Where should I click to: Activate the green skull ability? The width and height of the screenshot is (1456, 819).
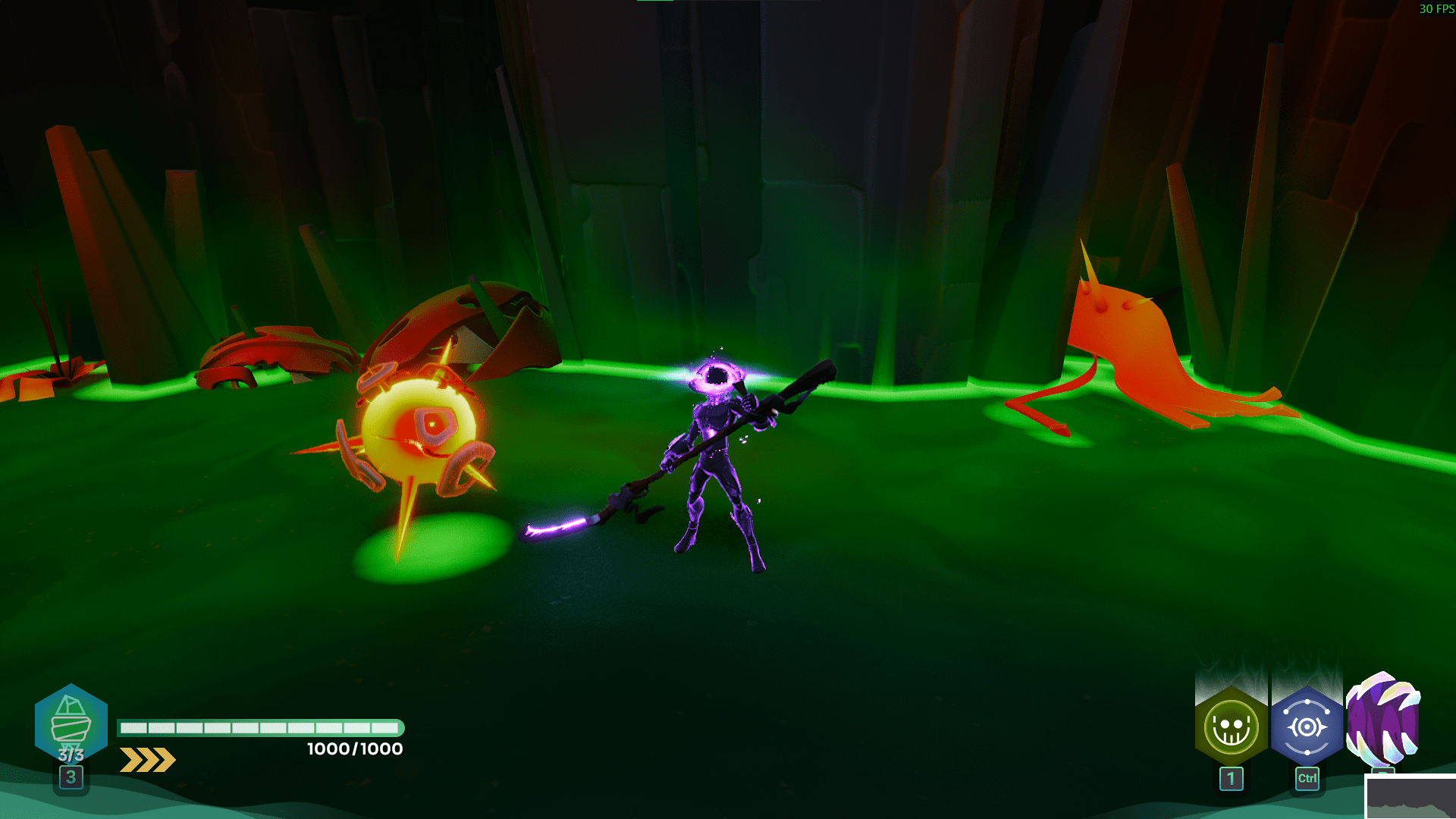tap(1231, 727)
